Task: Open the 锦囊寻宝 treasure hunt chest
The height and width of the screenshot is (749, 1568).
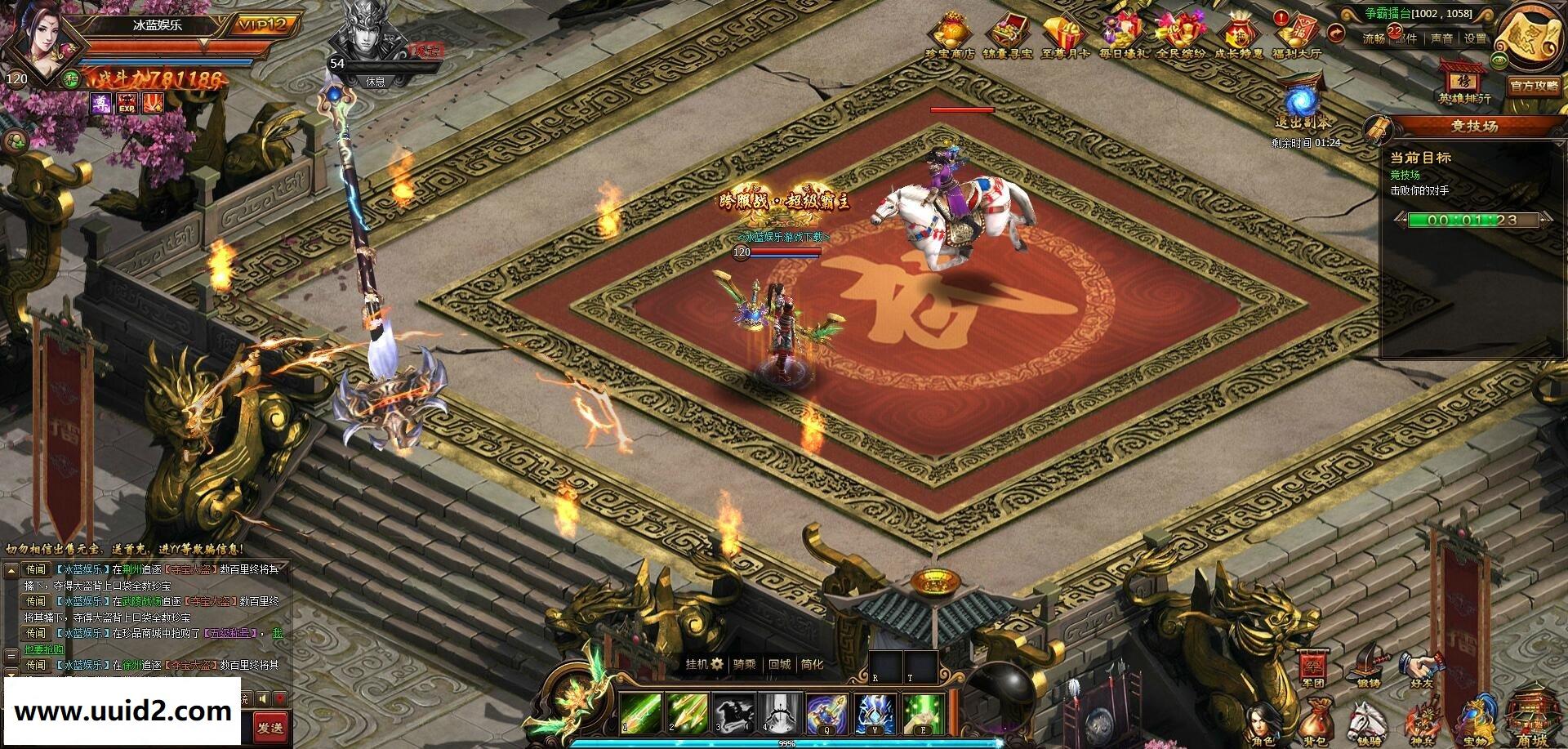Action: (1008, 35)
